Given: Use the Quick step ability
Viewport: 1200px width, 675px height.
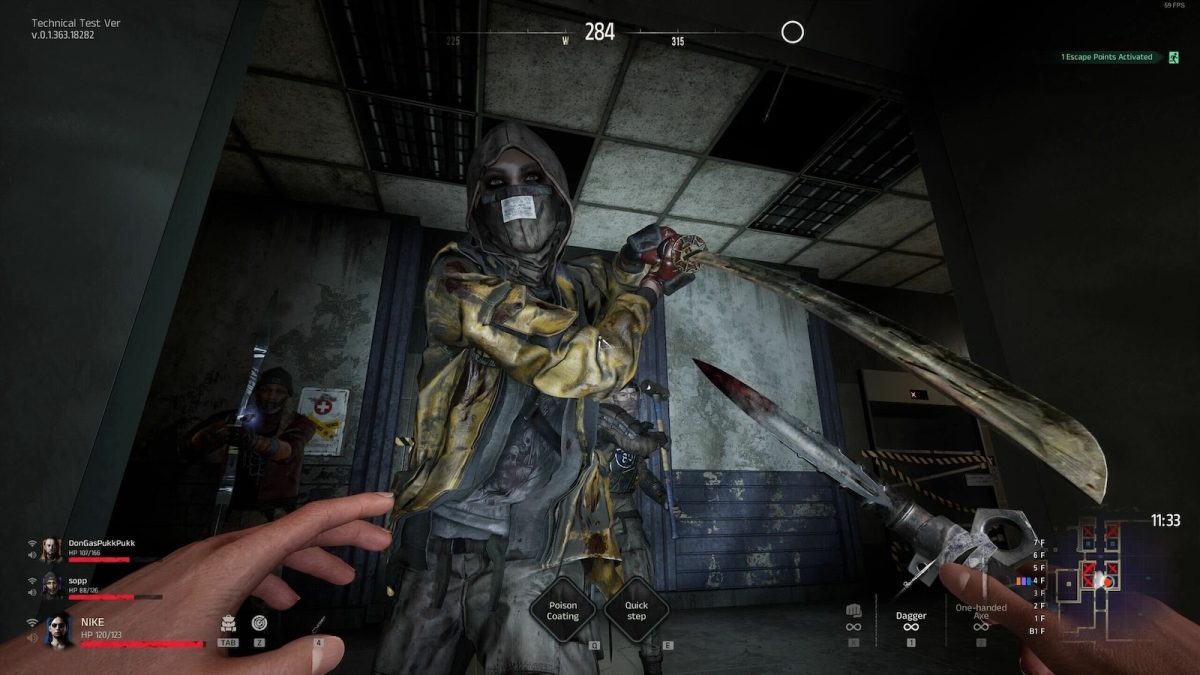Looking at the screenshot, I should (x=636, y=610).
